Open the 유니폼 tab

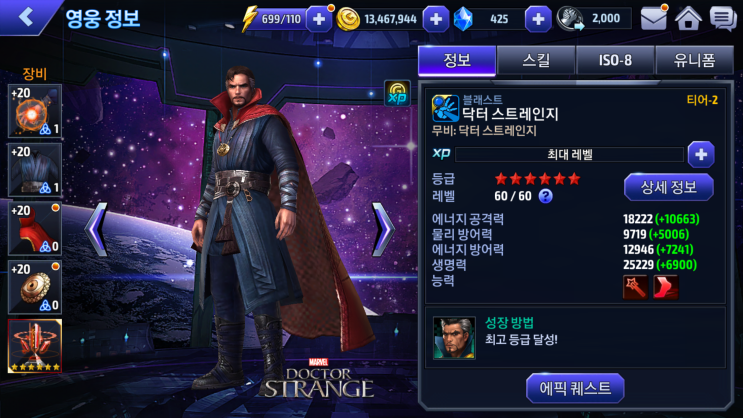(x=693, y=60)
